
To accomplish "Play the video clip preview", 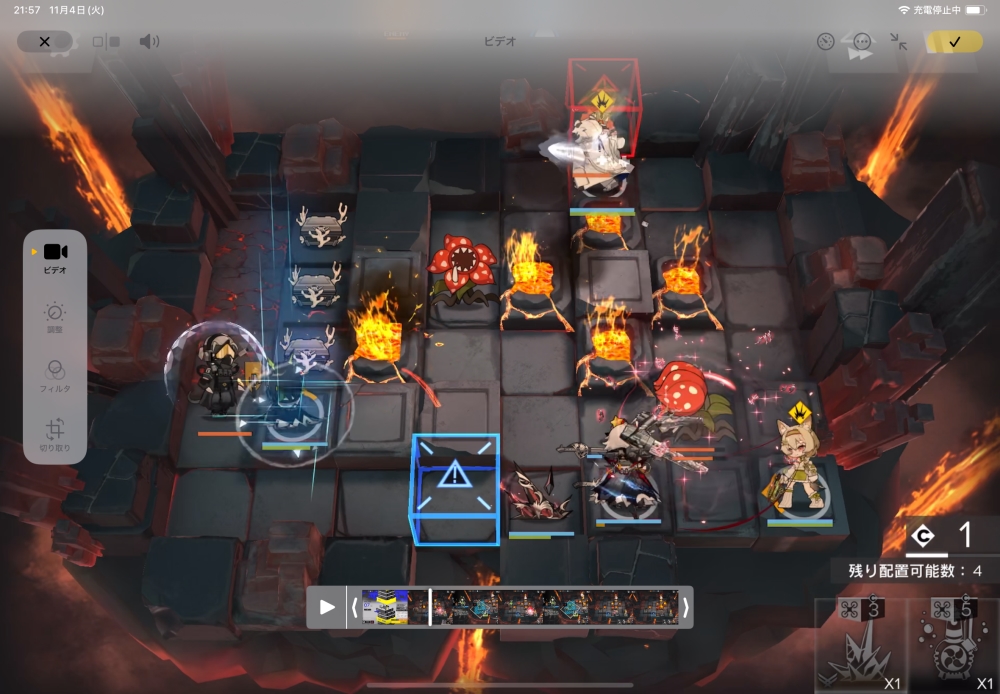I will coord(327,607).
